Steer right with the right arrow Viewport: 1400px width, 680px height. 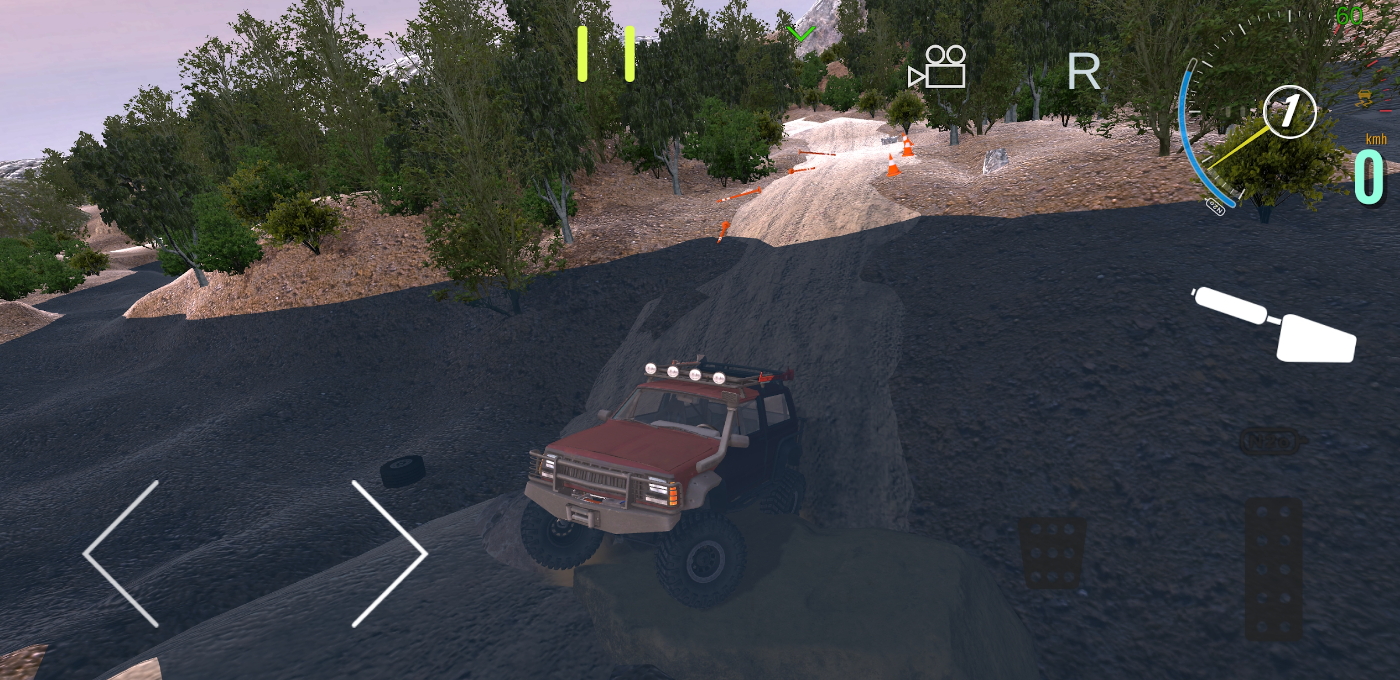388,553
